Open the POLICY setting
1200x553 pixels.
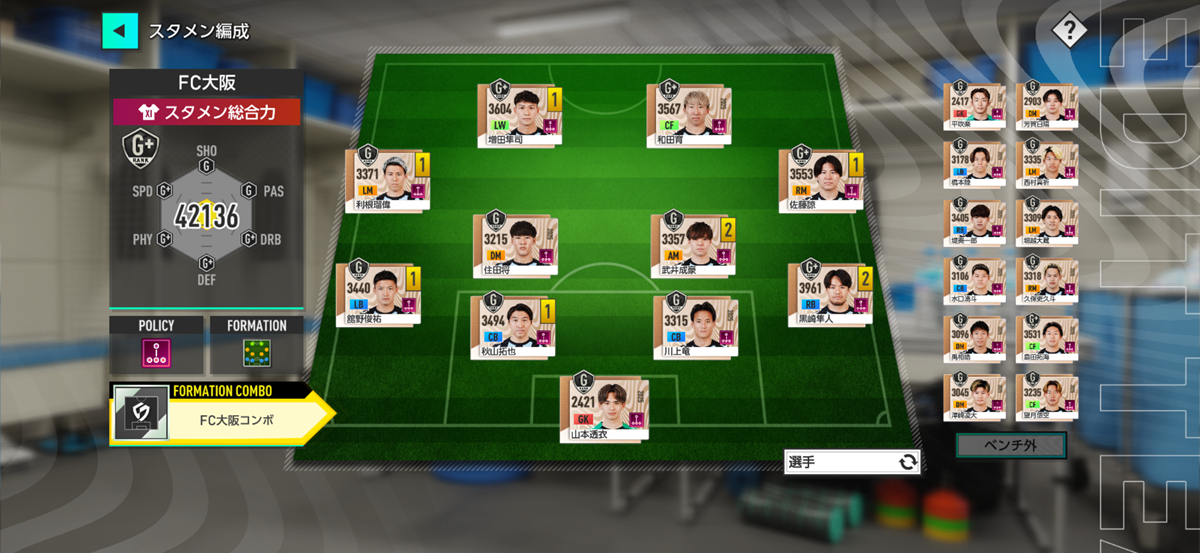coord(156,344)
